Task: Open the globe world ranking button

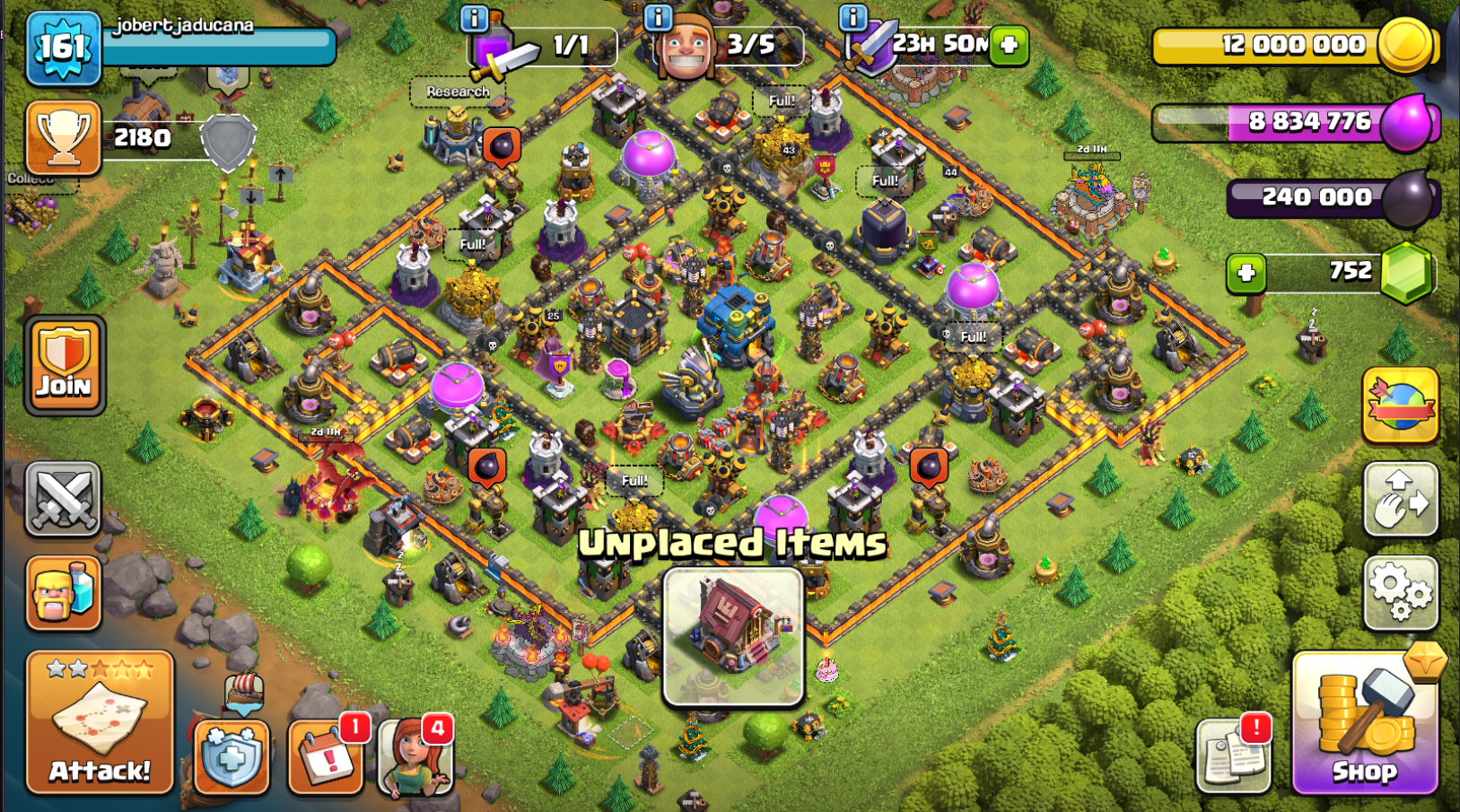Action: coord(1400,406)
